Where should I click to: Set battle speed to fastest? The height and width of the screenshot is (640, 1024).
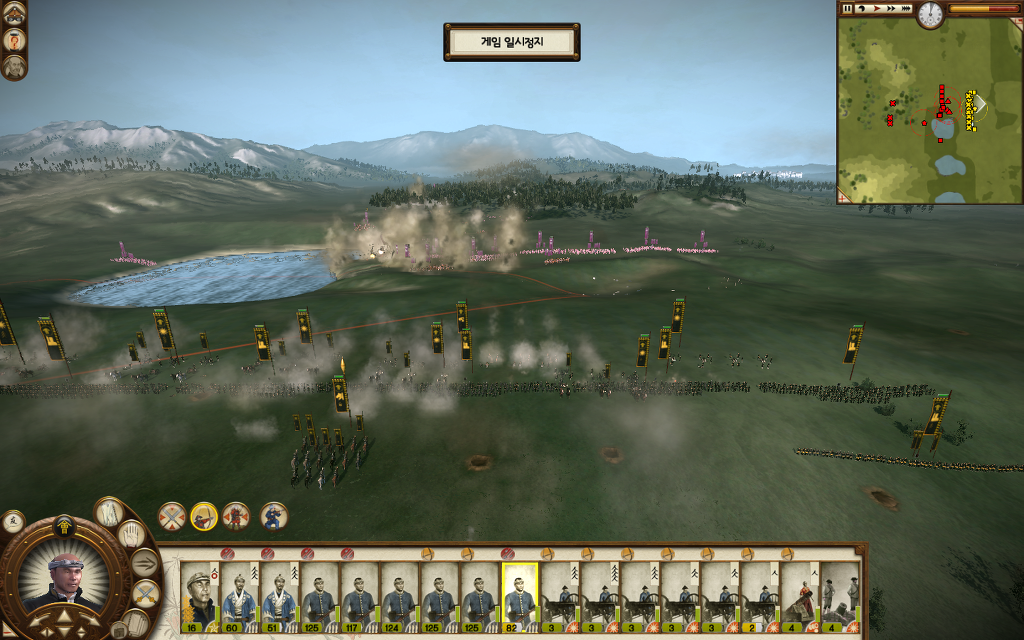[905, 8]
